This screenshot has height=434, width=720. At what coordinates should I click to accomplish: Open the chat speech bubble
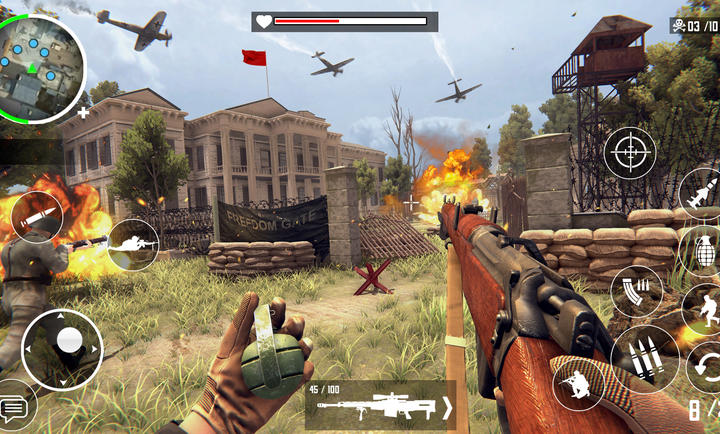[x=14, y=407]
